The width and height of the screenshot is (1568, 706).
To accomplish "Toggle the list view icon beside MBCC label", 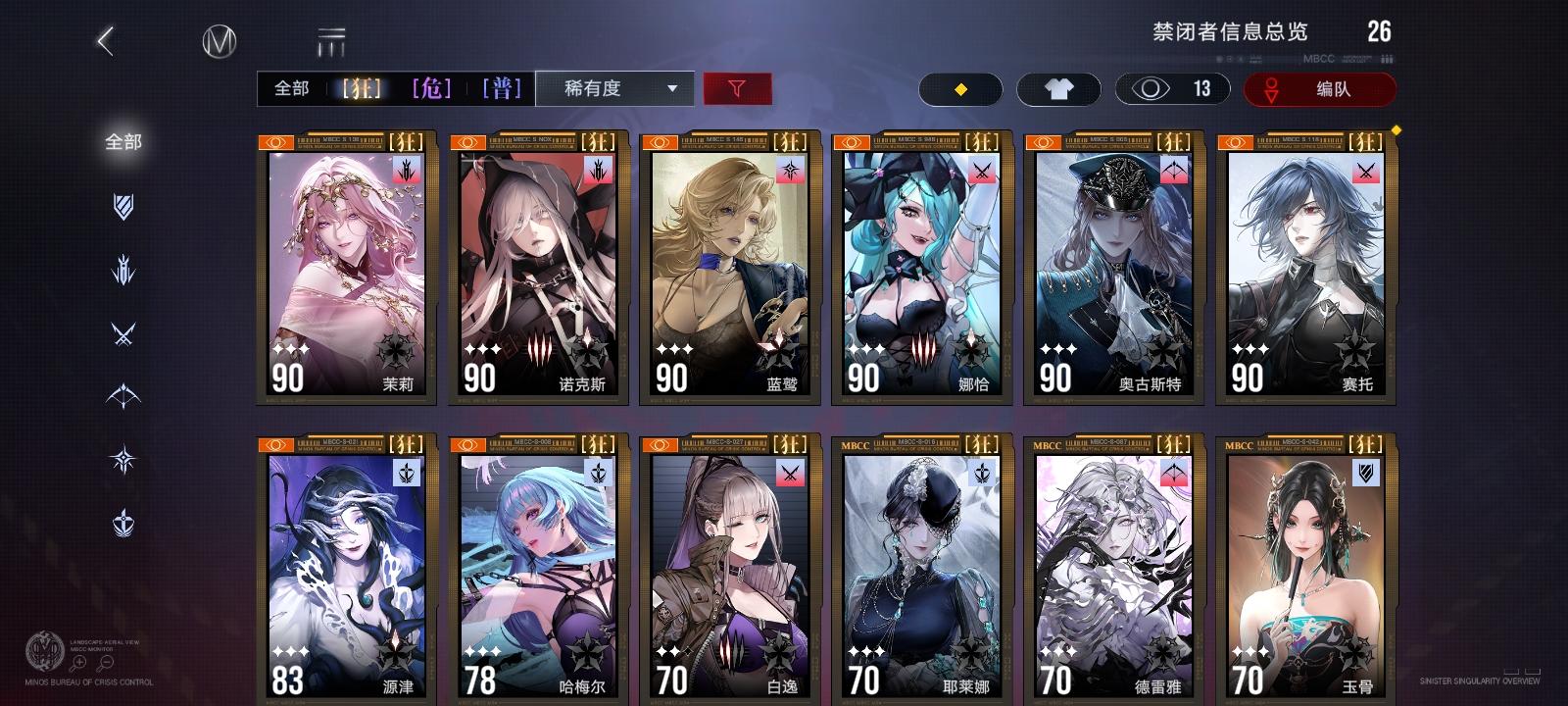I will coord(332,38).
